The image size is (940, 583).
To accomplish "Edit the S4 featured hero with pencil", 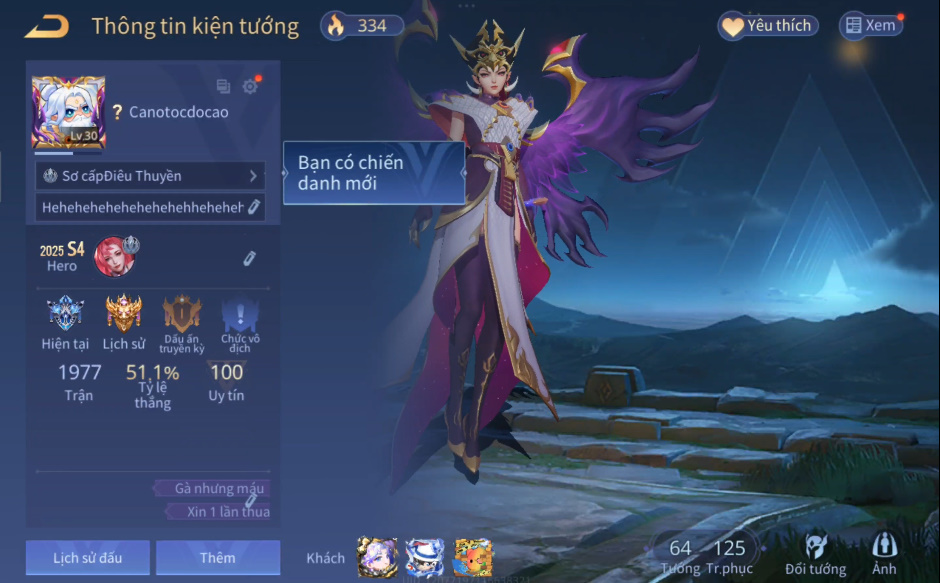I will pyautogui.click(x=249, y=259).
